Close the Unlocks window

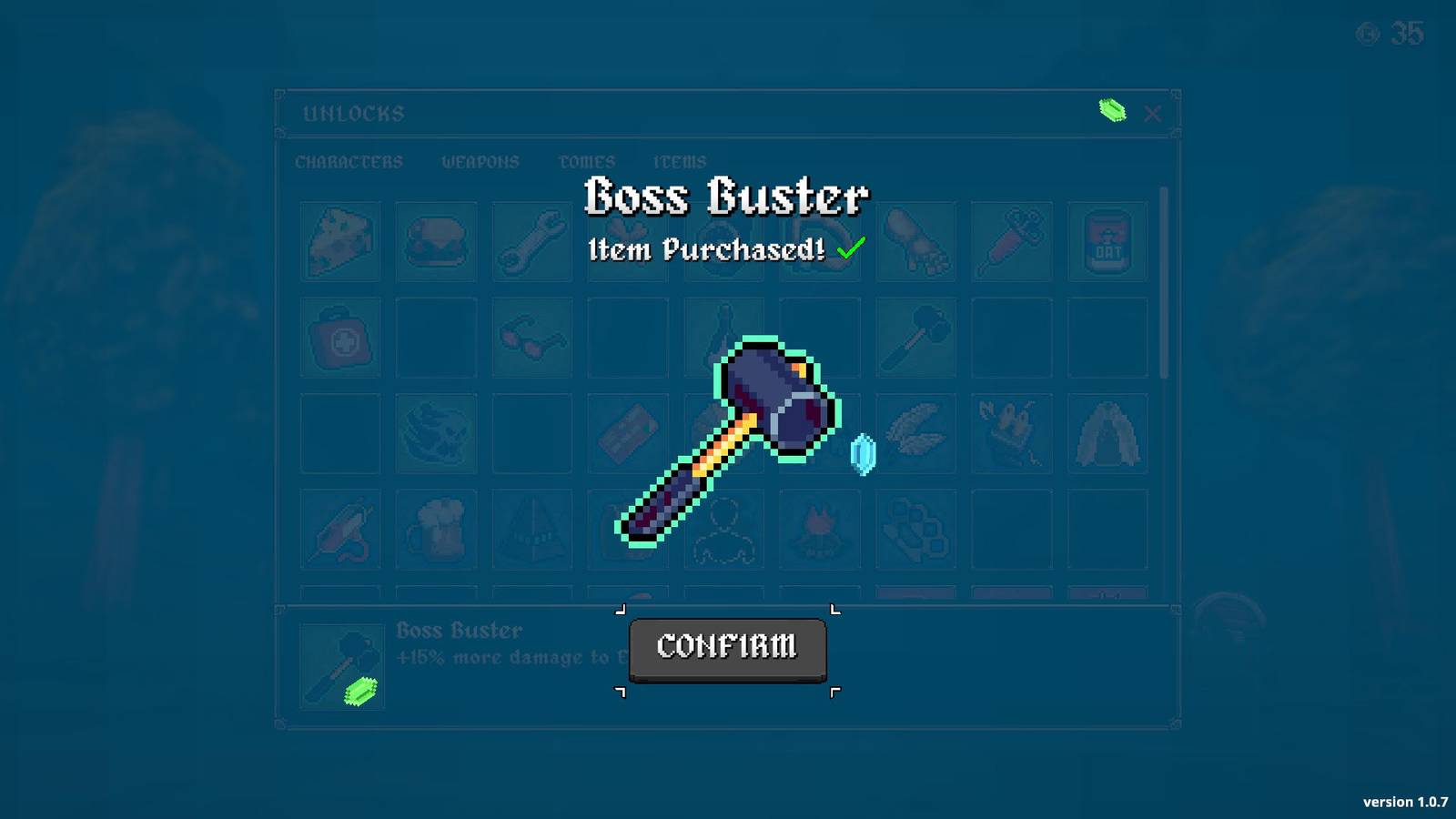(1153, 113)
